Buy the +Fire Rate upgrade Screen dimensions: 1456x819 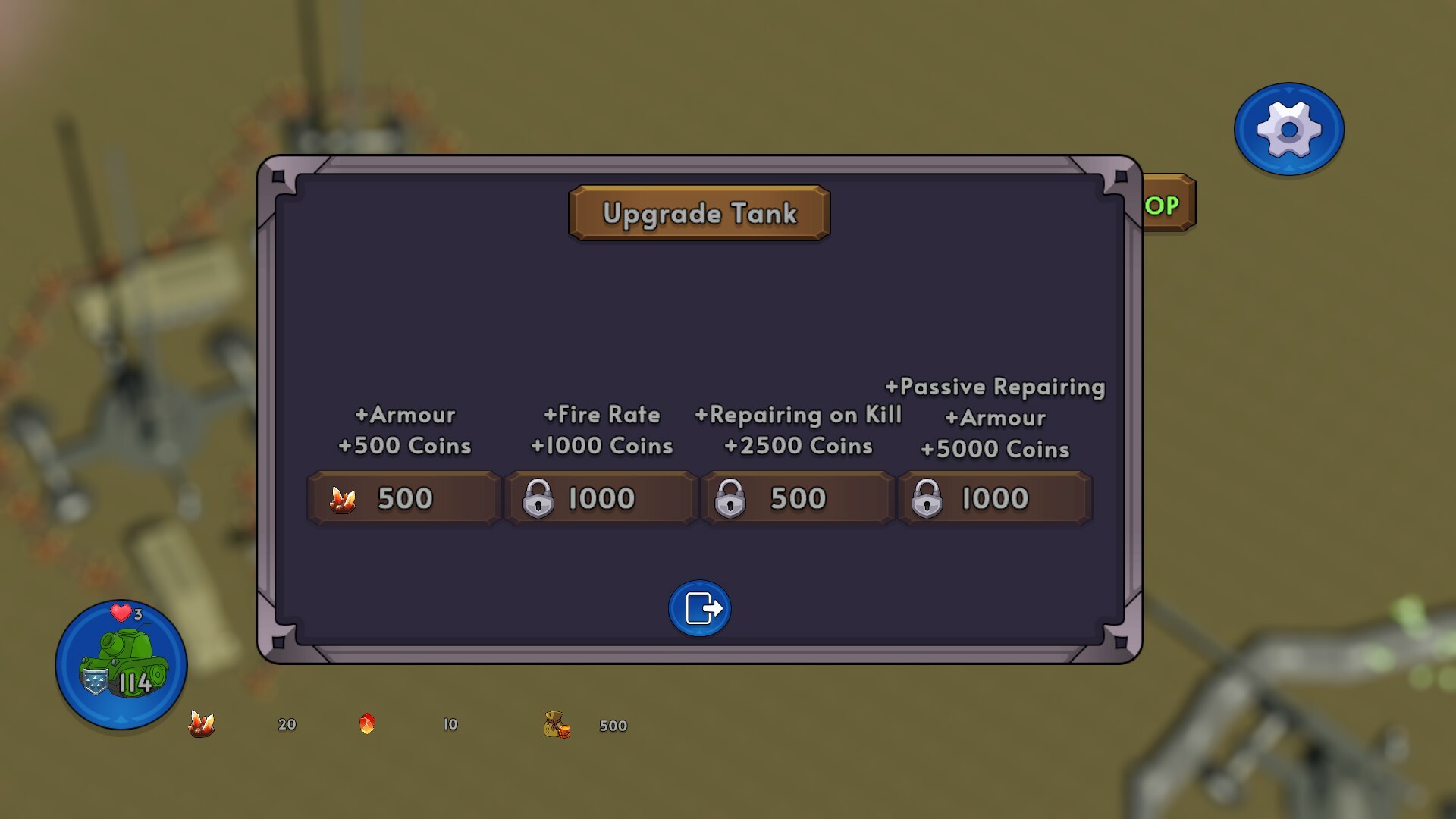click(601, 498)
